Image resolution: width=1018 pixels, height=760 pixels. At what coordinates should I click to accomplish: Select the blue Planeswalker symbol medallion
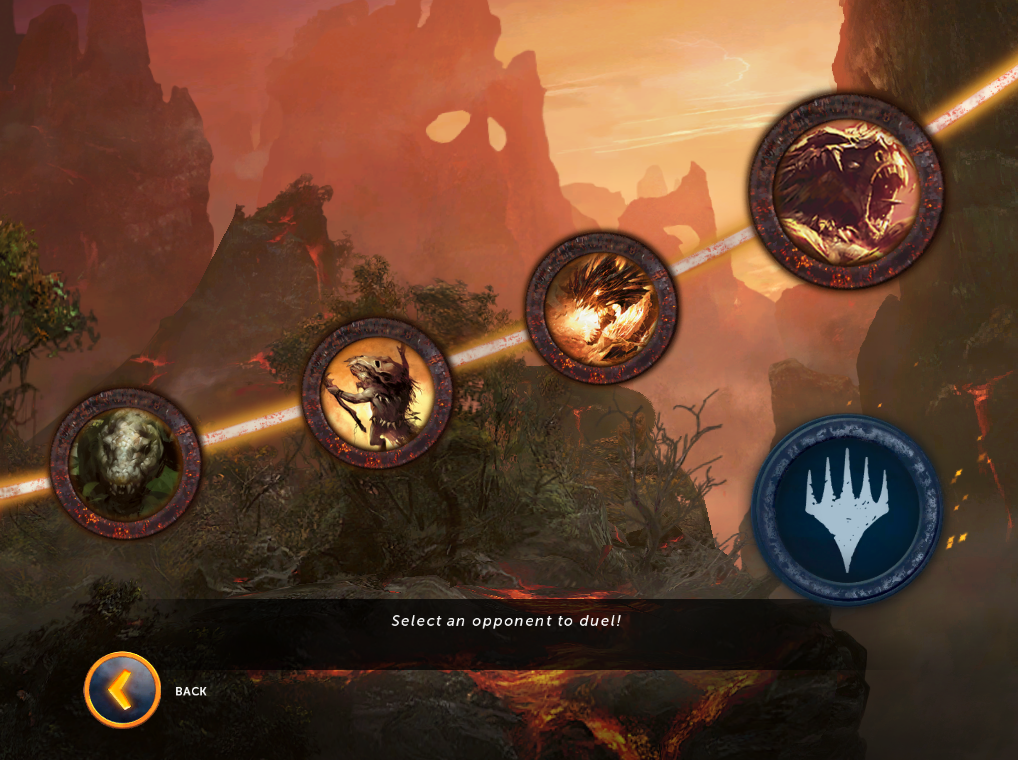tap(846, 510)
